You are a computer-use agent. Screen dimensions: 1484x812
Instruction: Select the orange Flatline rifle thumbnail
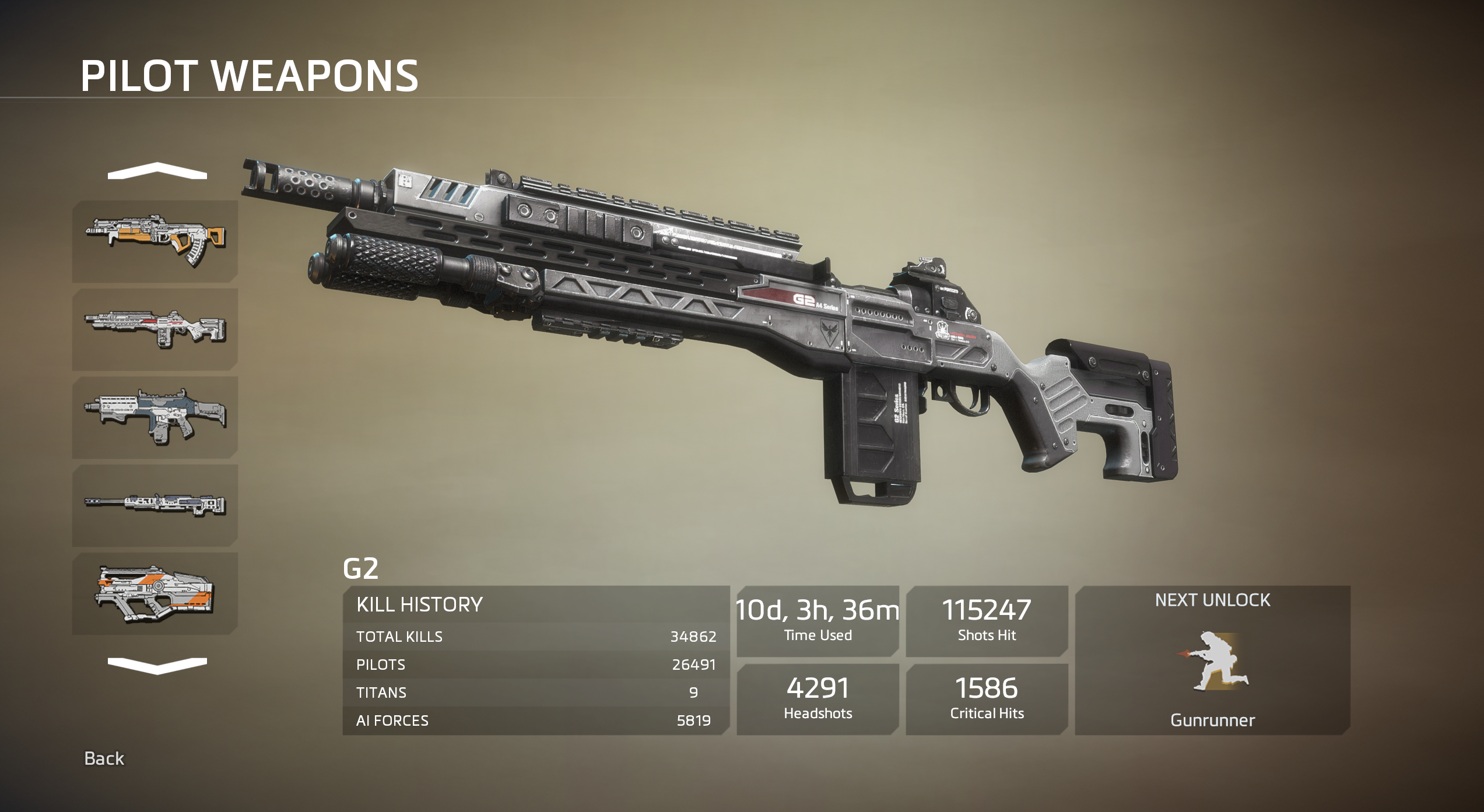[155, 241]
